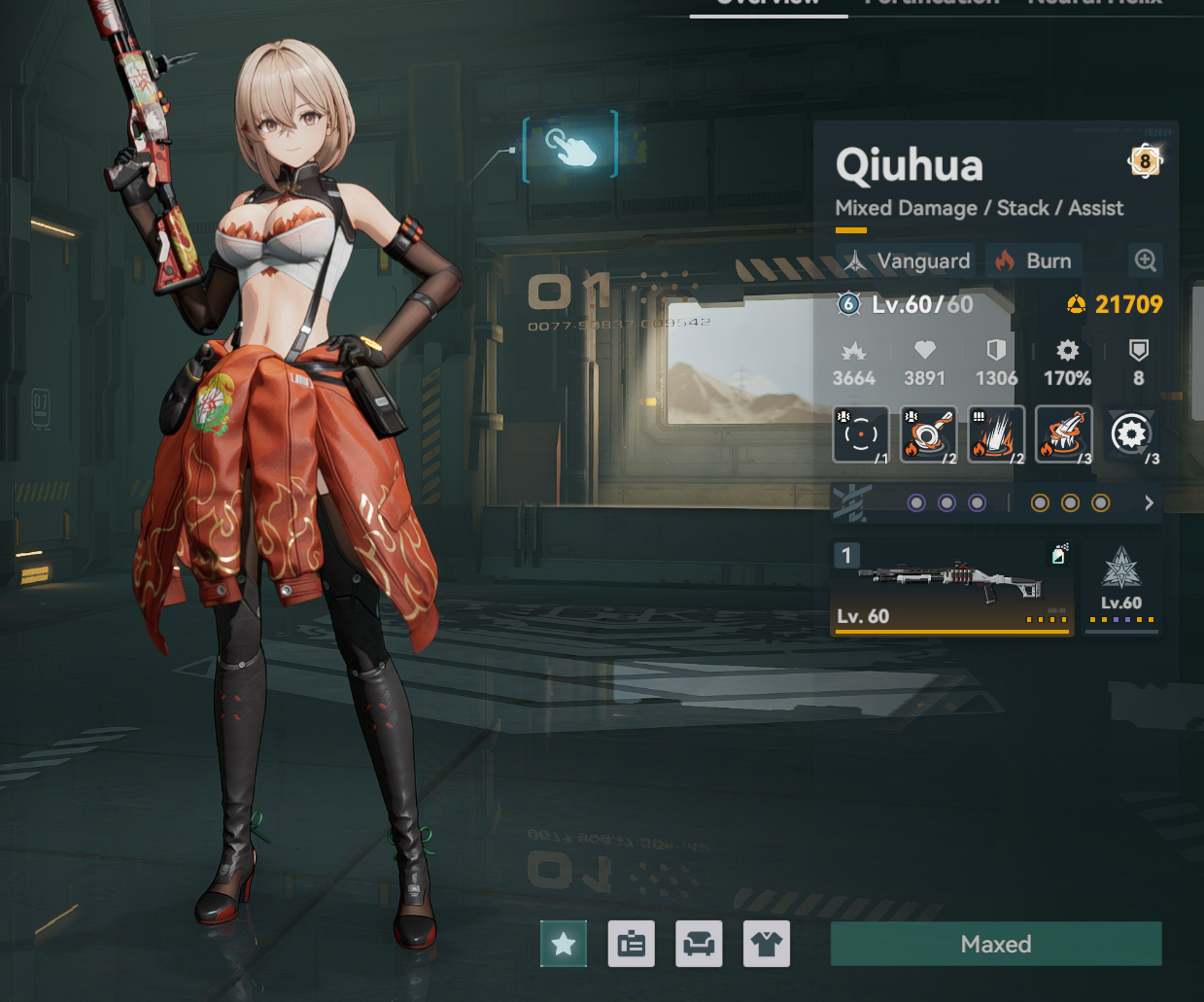
Task: Click the gold rank 8 badge
Action: point(1145,161)
